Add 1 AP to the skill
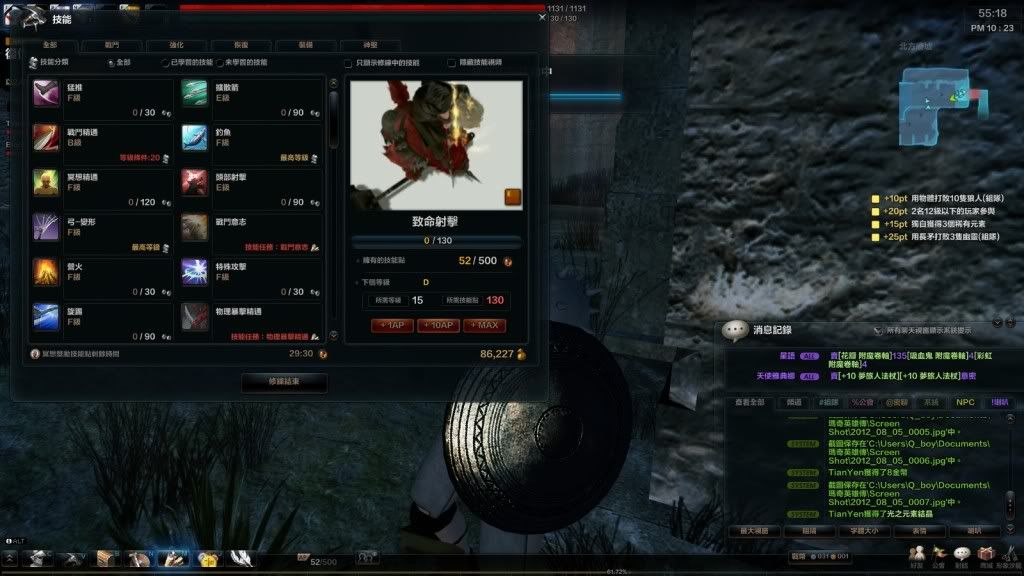 393,326
